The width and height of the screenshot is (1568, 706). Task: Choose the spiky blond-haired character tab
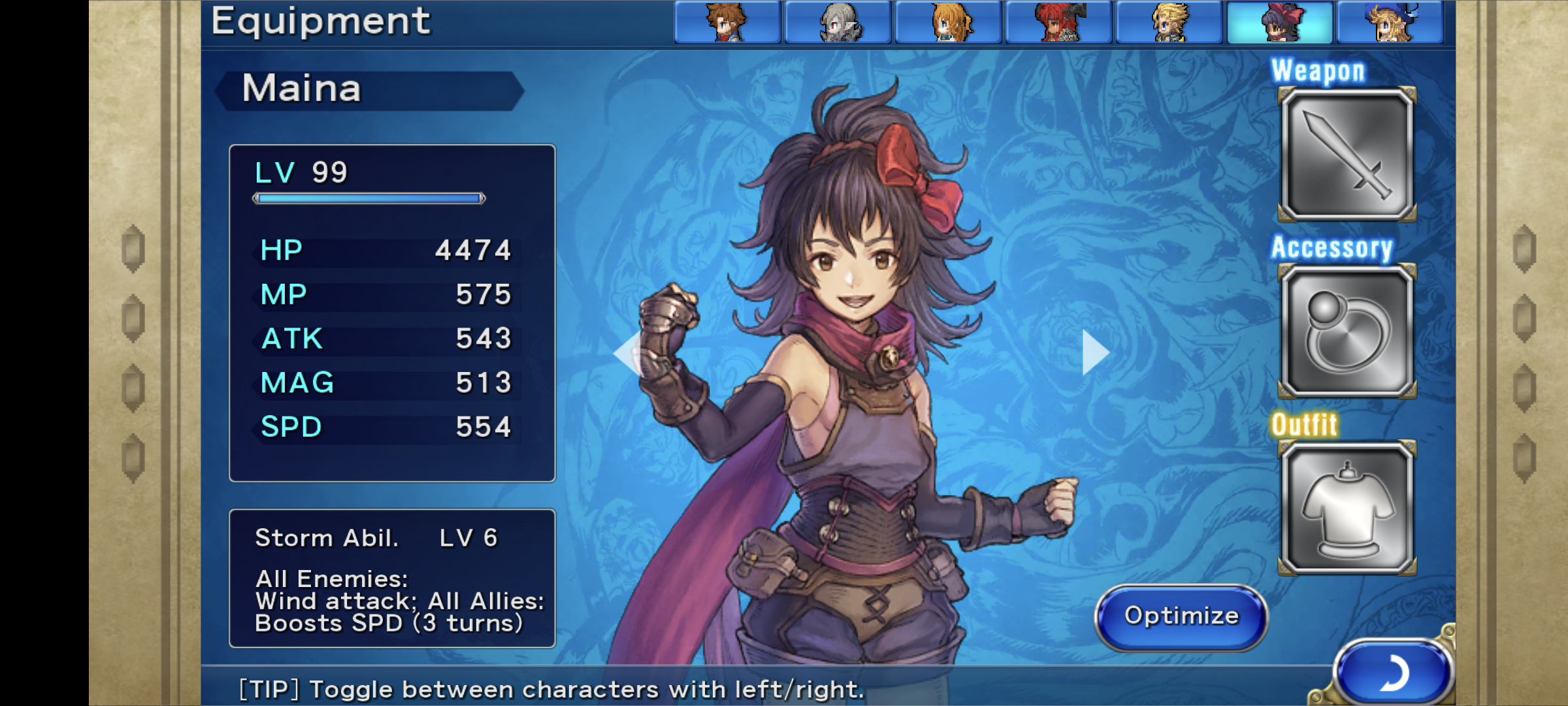tap(1169, 22)
